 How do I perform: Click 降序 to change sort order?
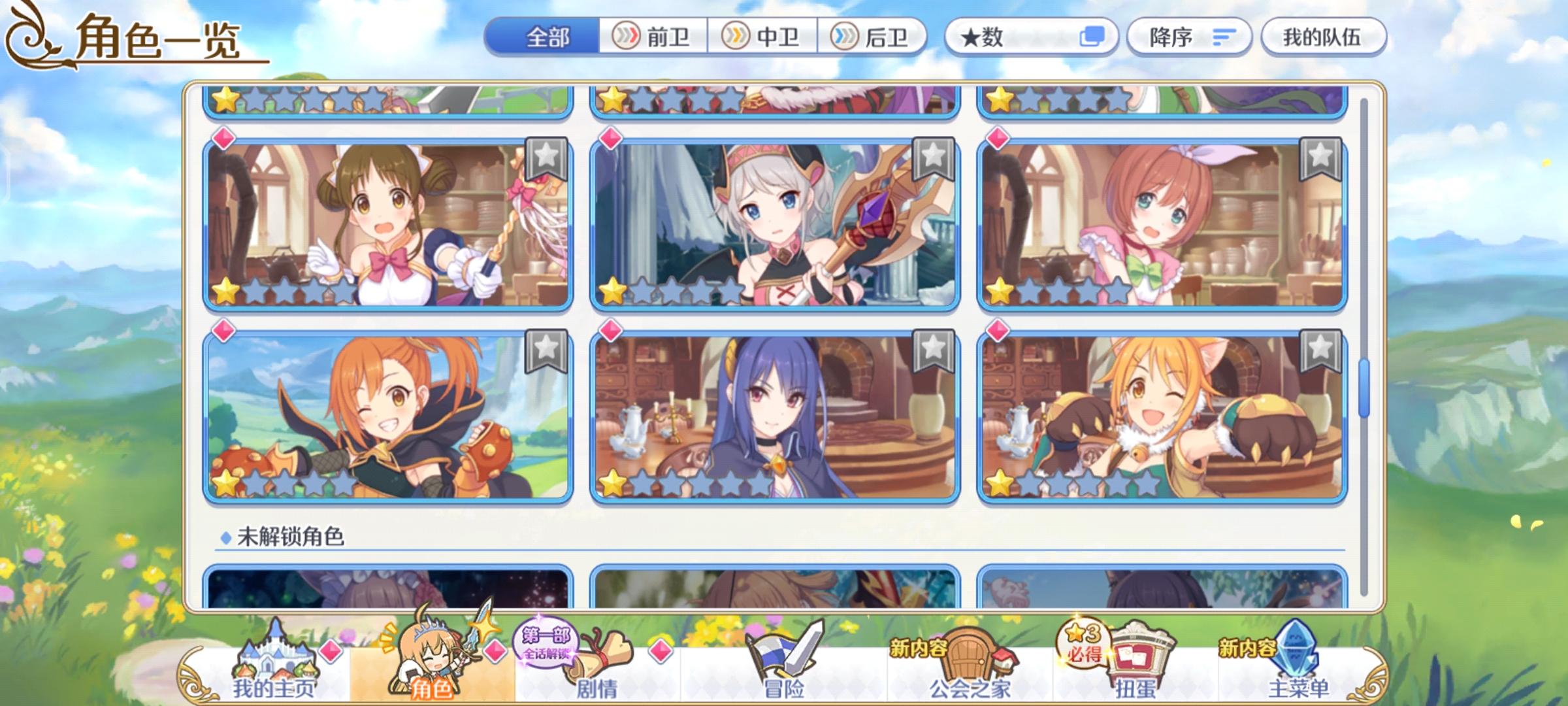click(x=1190, y=37)
